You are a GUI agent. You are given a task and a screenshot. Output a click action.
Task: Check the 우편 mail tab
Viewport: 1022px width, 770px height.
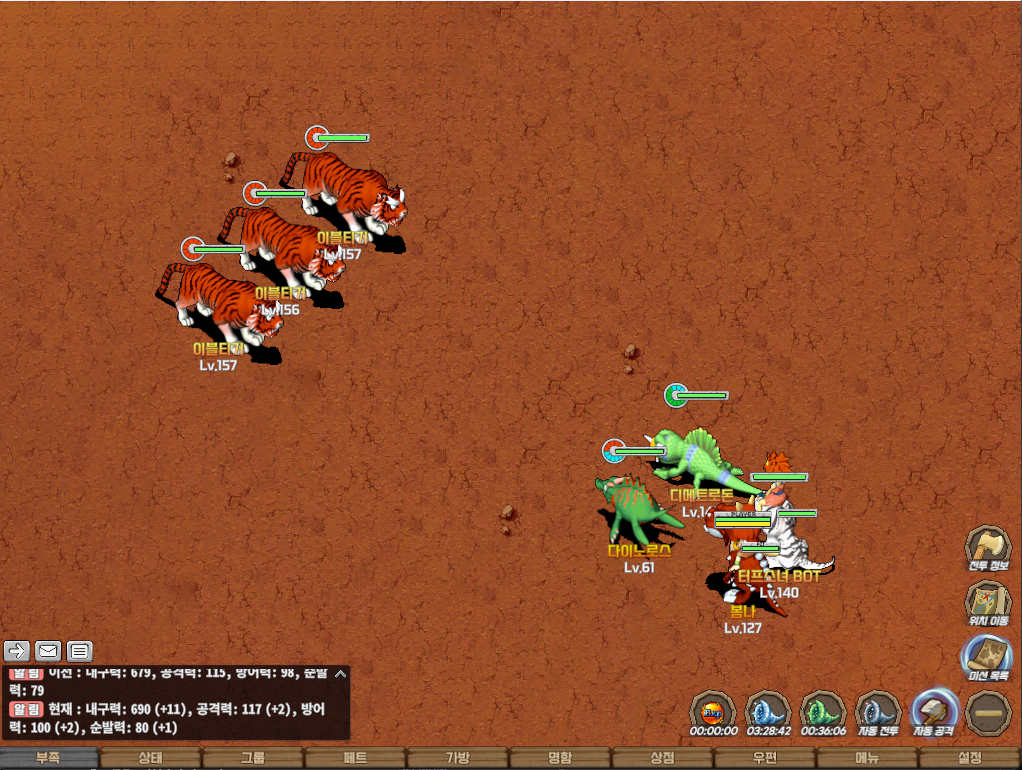click(765, 758)
